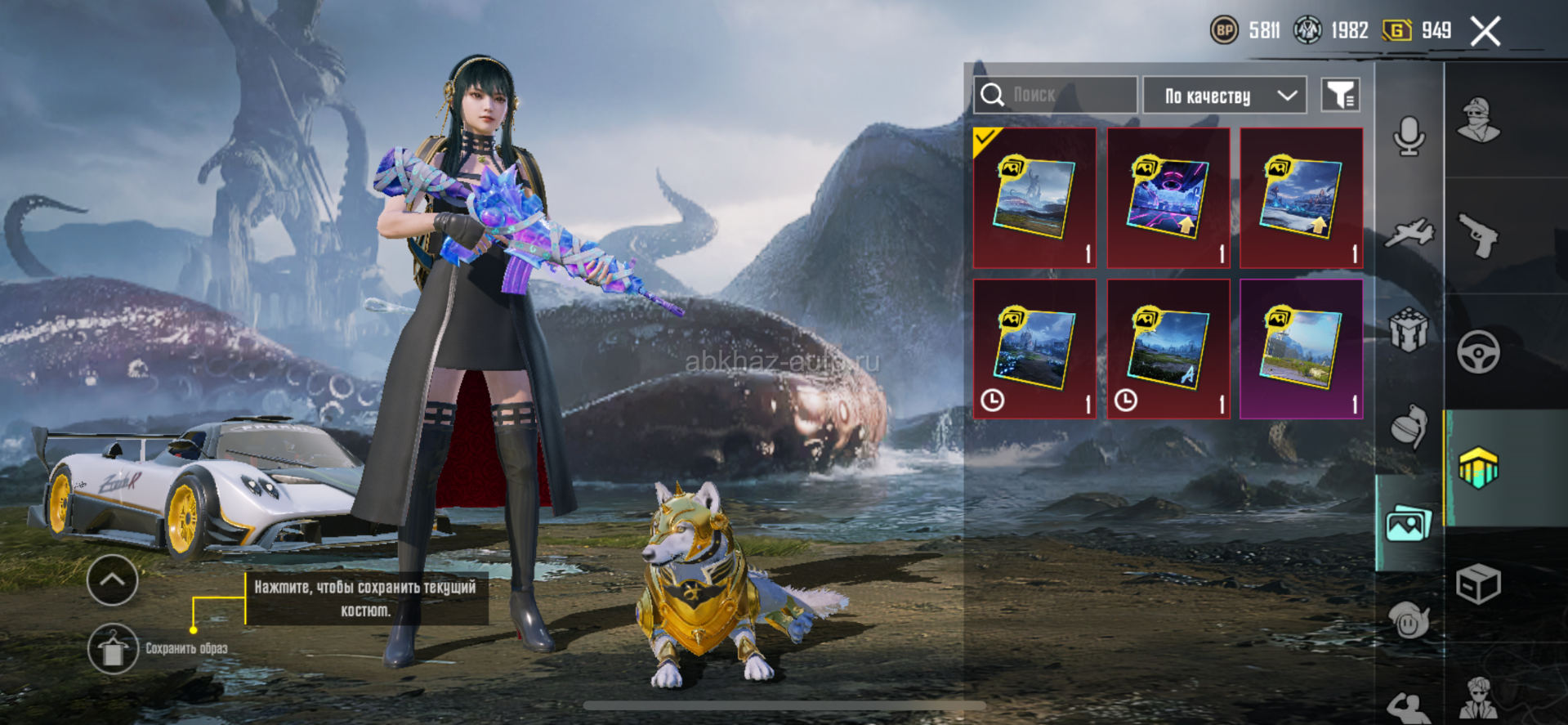The image size is (1568, 725).
Task: Open the filter funnel button
Action: 1340,96
